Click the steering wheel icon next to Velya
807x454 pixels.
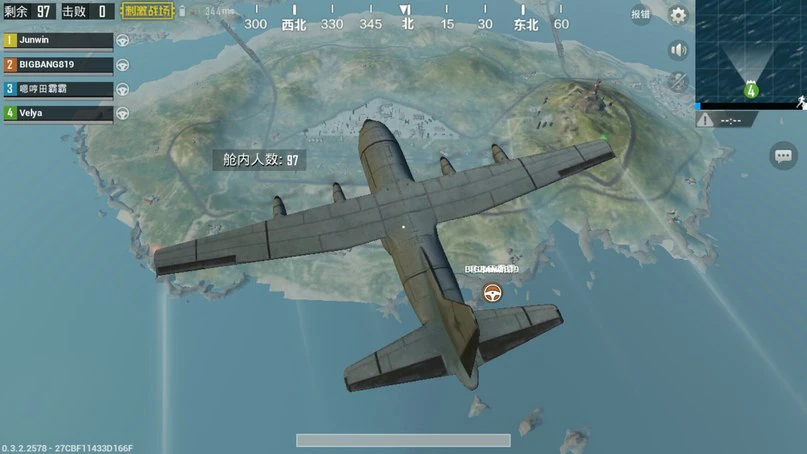(x=123, y=113)
